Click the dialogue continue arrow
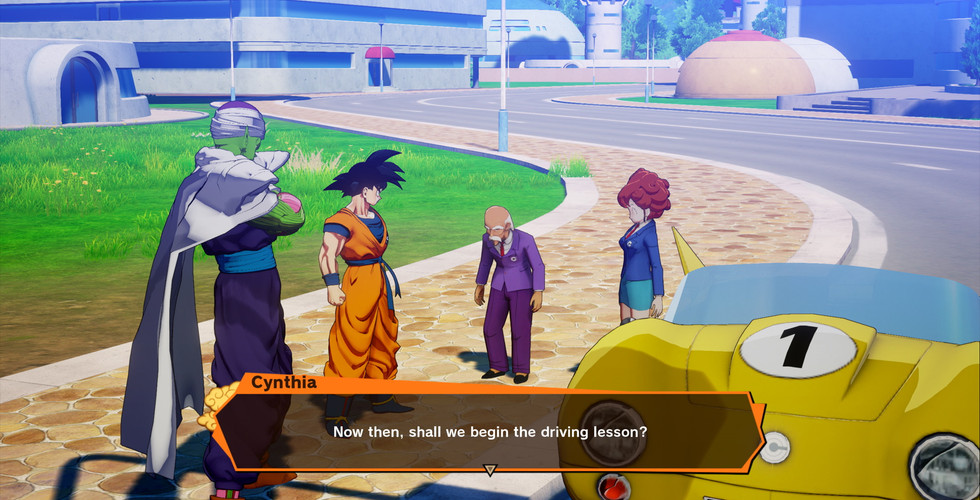Screen dimensions: 980x500 coord(490,469)
